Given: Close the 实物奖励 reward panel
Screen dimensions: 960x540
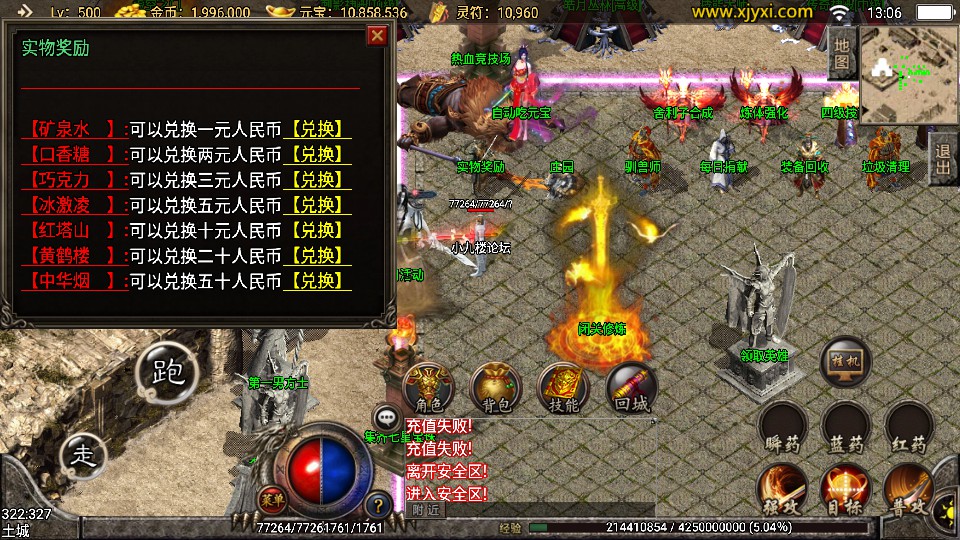Looking at the screenshot, I should pos(377,36).
